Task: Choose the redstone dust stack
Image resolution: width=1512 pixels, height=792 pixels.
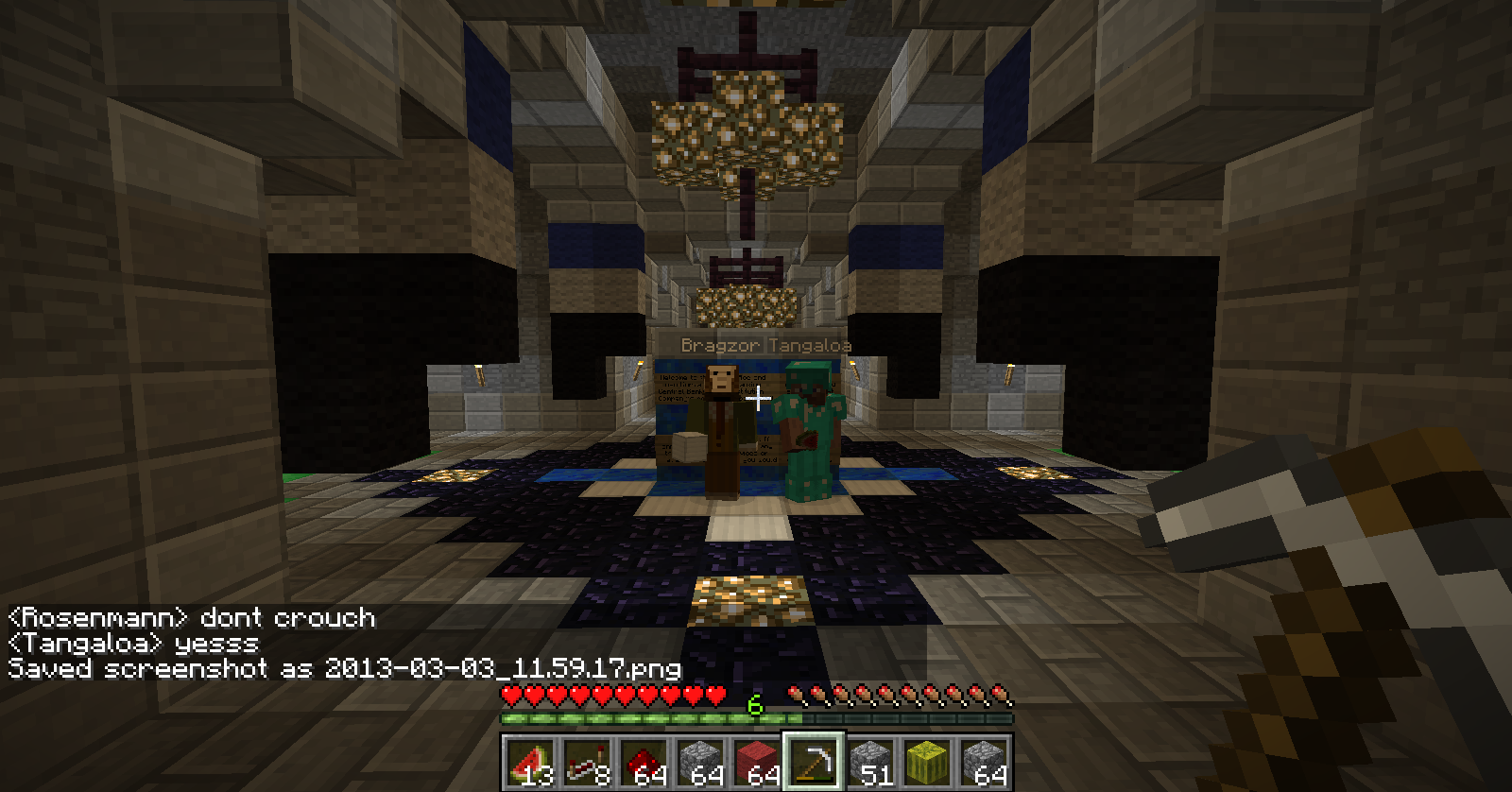Action: pyautogui.click(x=643, y=762)
